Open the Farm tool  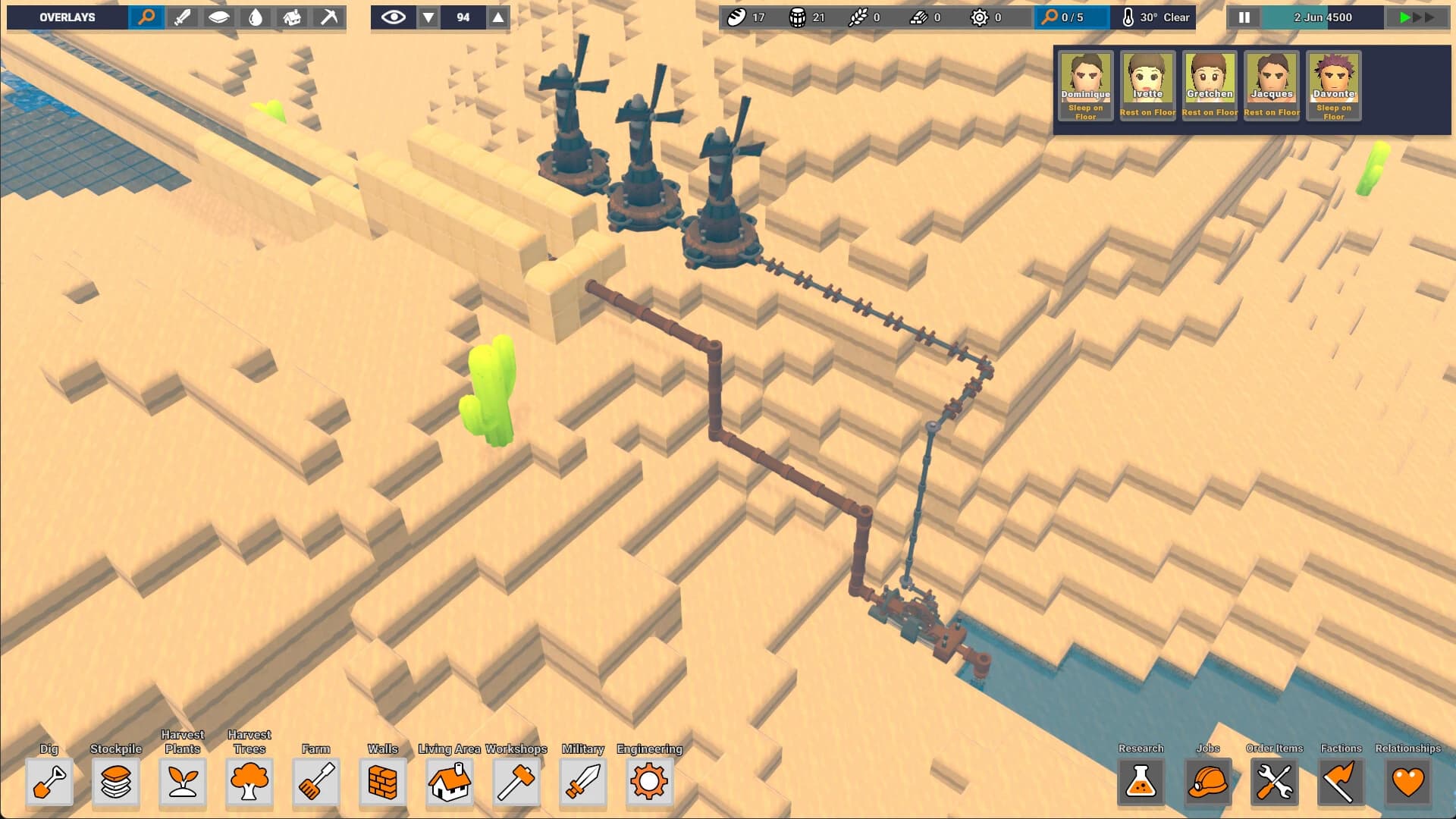click(x=317, y=783)
